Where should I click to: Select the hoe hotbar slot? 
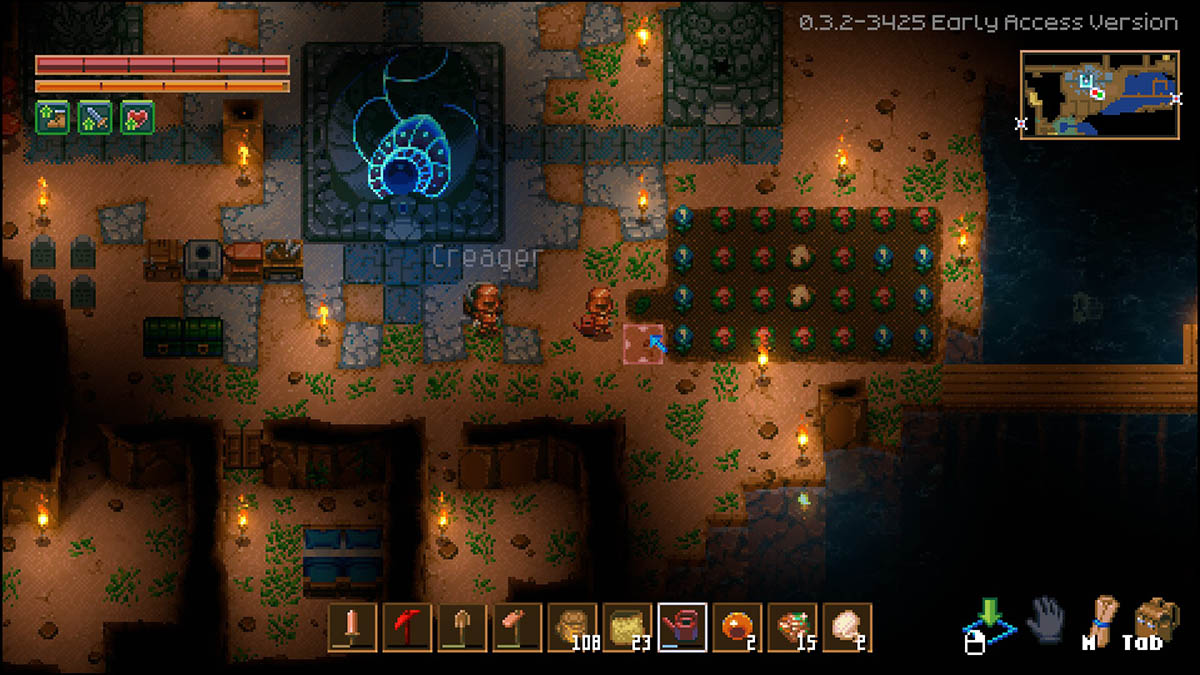(x=517, y=627)
